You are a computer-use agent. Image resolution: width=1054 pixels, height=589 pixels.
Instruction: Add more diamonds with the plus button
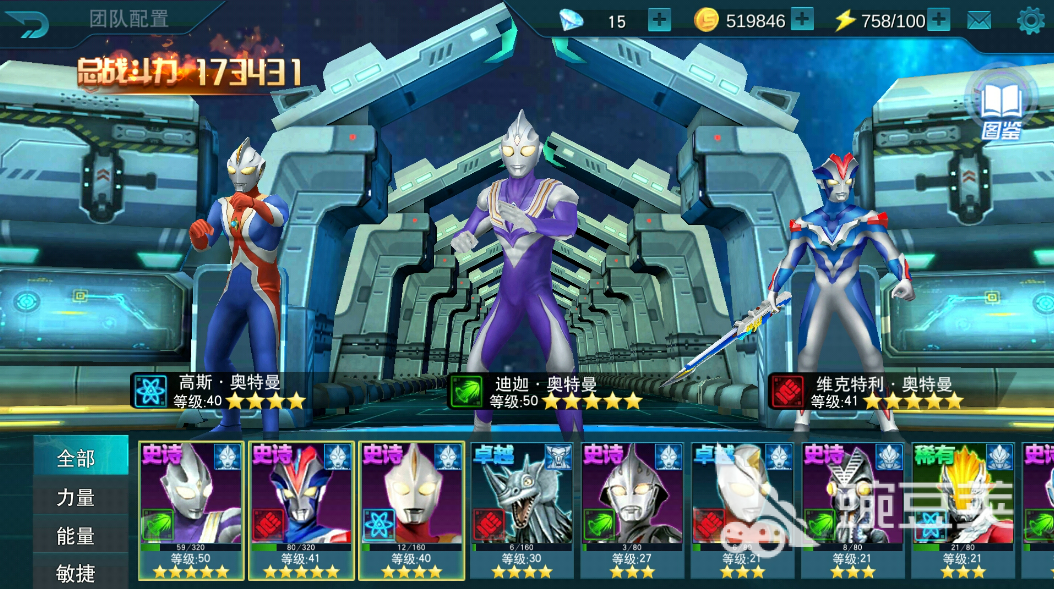point(659,20)
